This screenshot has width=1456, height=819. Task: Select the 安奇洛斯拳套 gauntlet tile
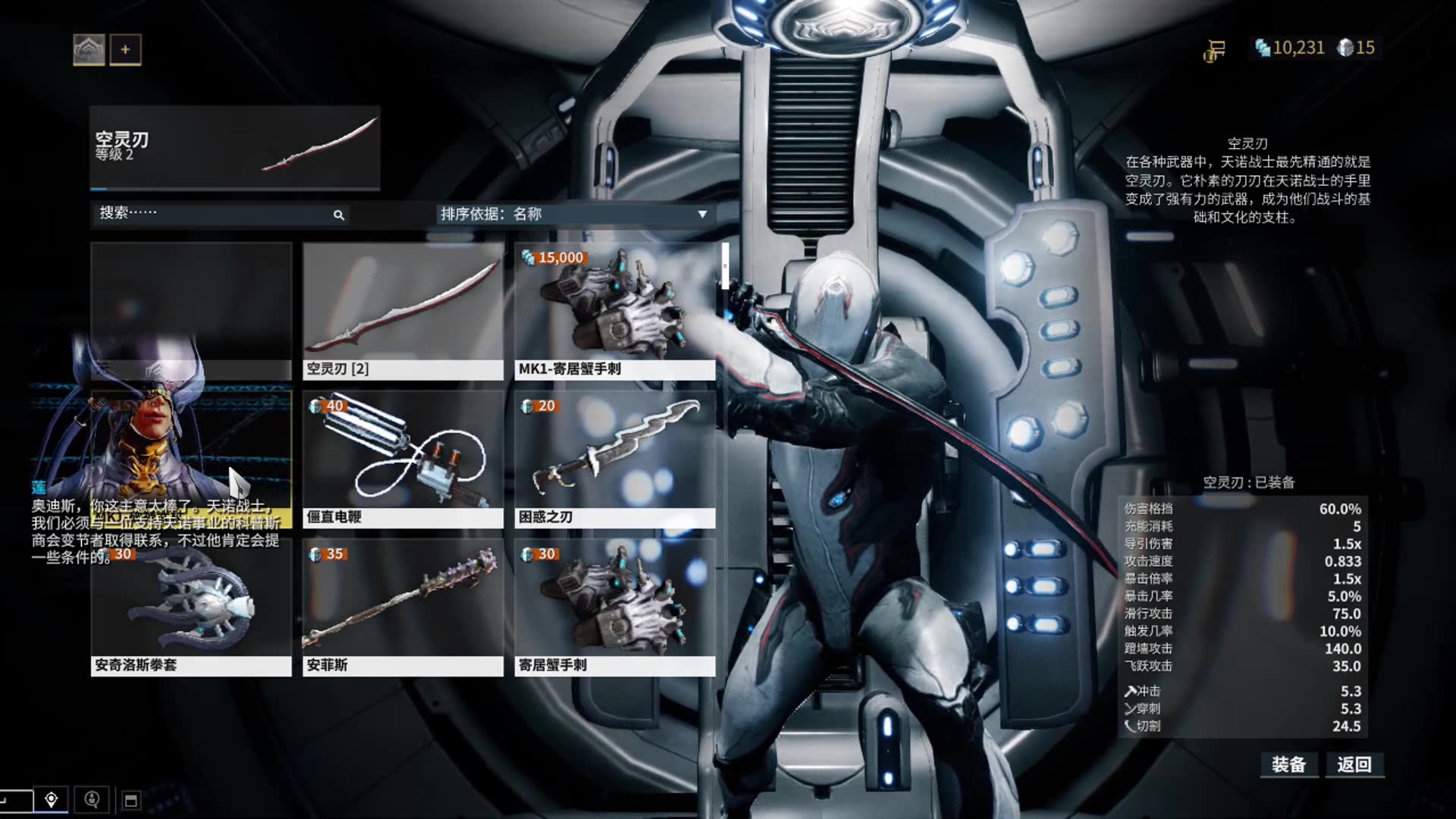[191, 607]
